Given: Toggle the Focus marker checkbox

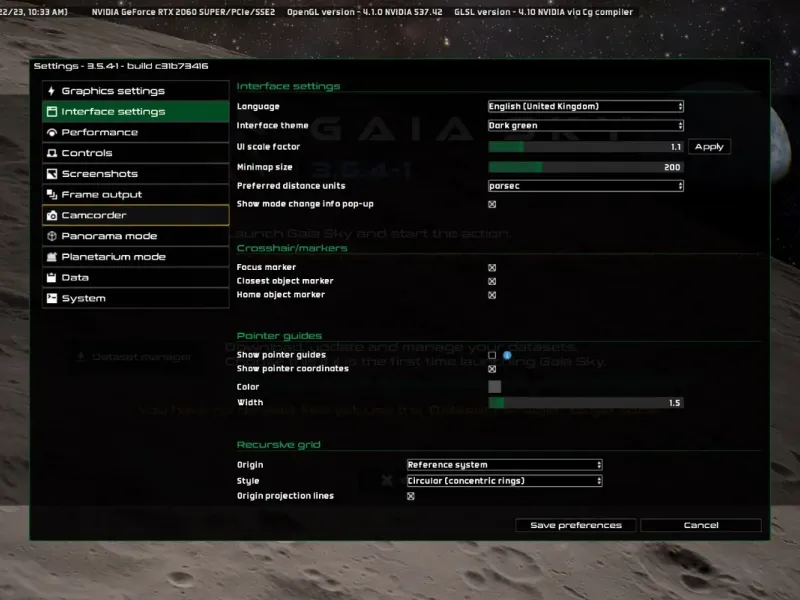Looking at the screenshot, I should [492, 268].
